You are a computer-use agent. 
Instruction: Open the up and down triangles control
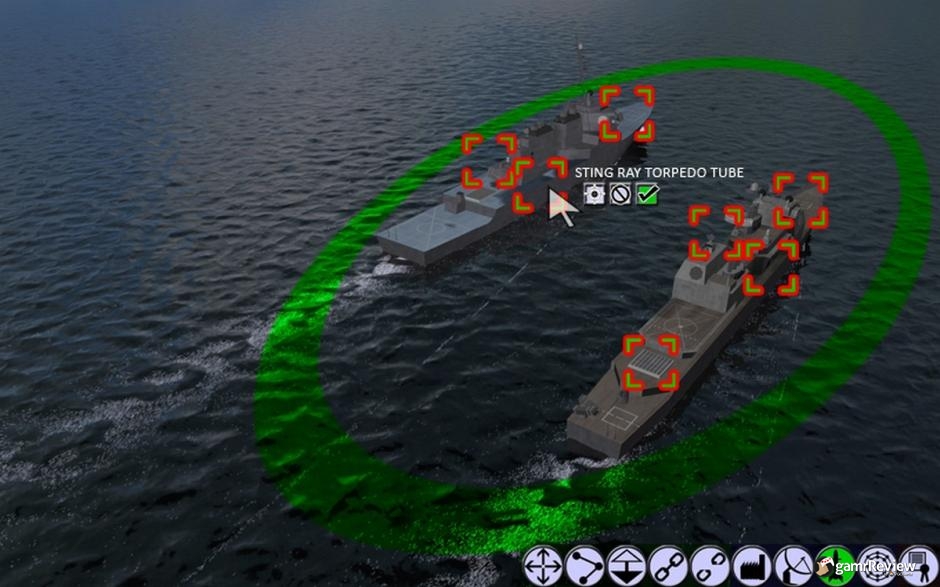pos(625,567)
